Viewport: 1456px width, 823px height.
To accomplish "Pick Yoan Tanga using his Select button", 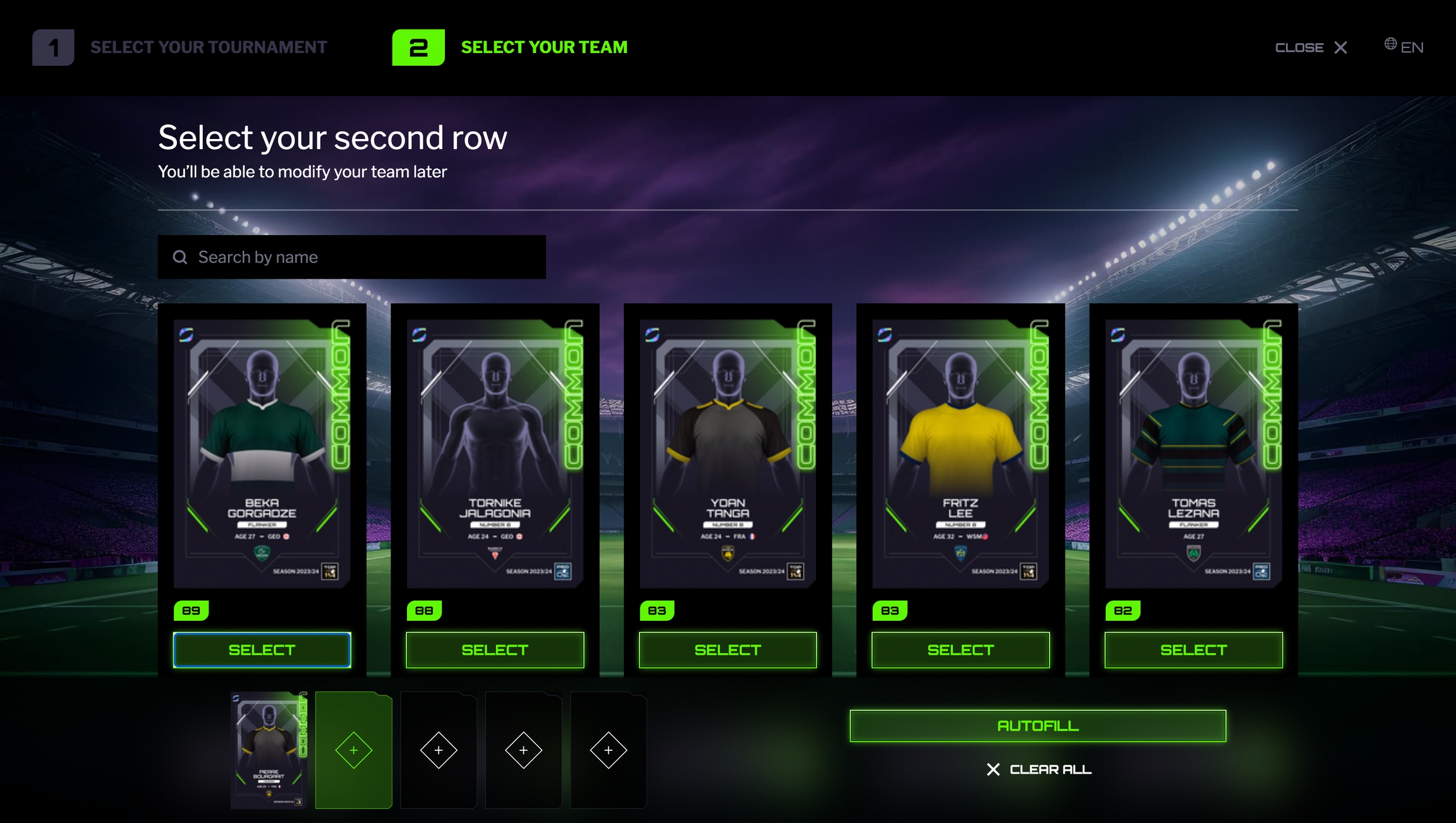I will coord(727,650).
